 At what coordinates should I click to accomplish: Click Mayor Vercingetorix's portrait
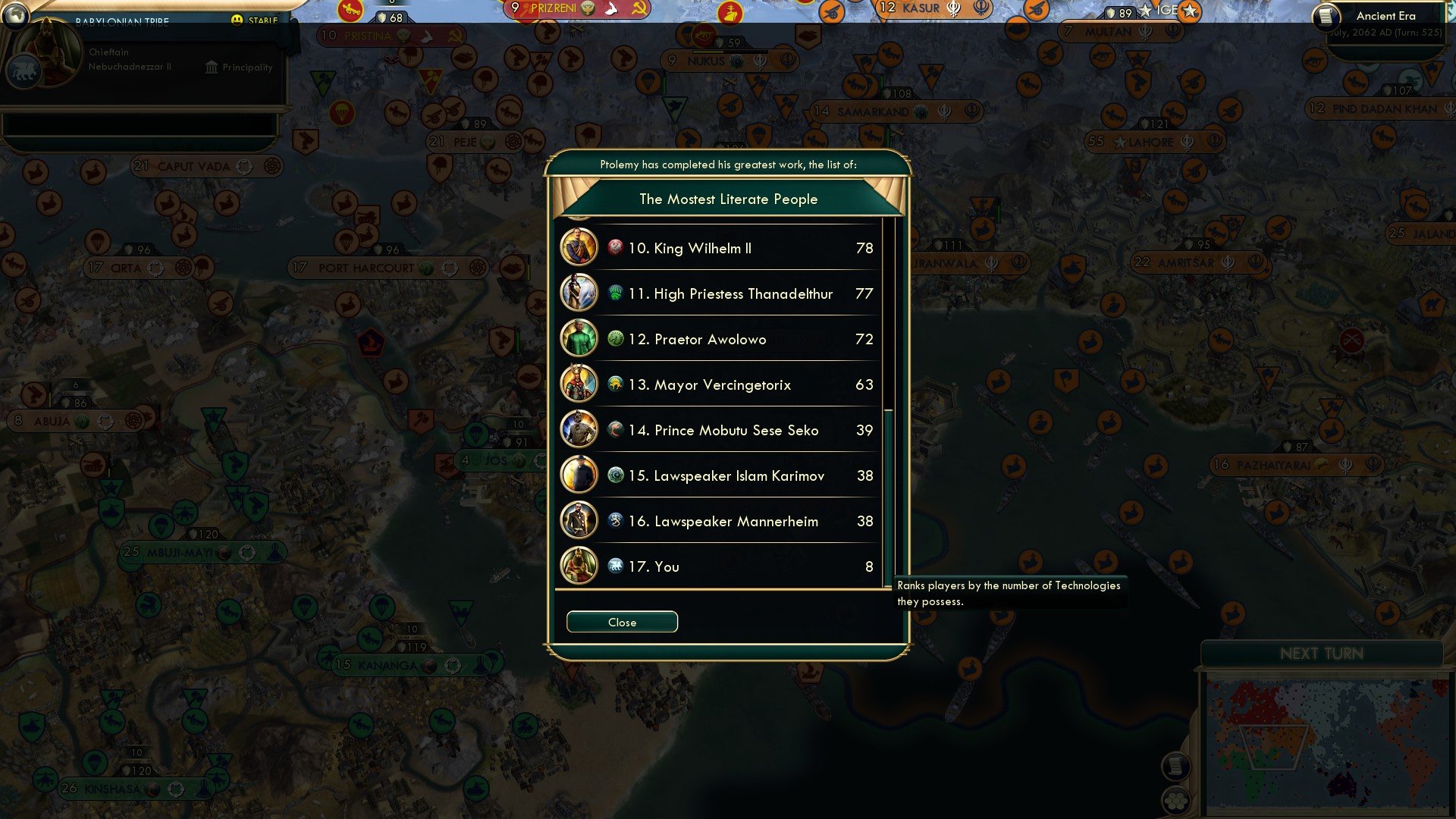coord(579,384)
